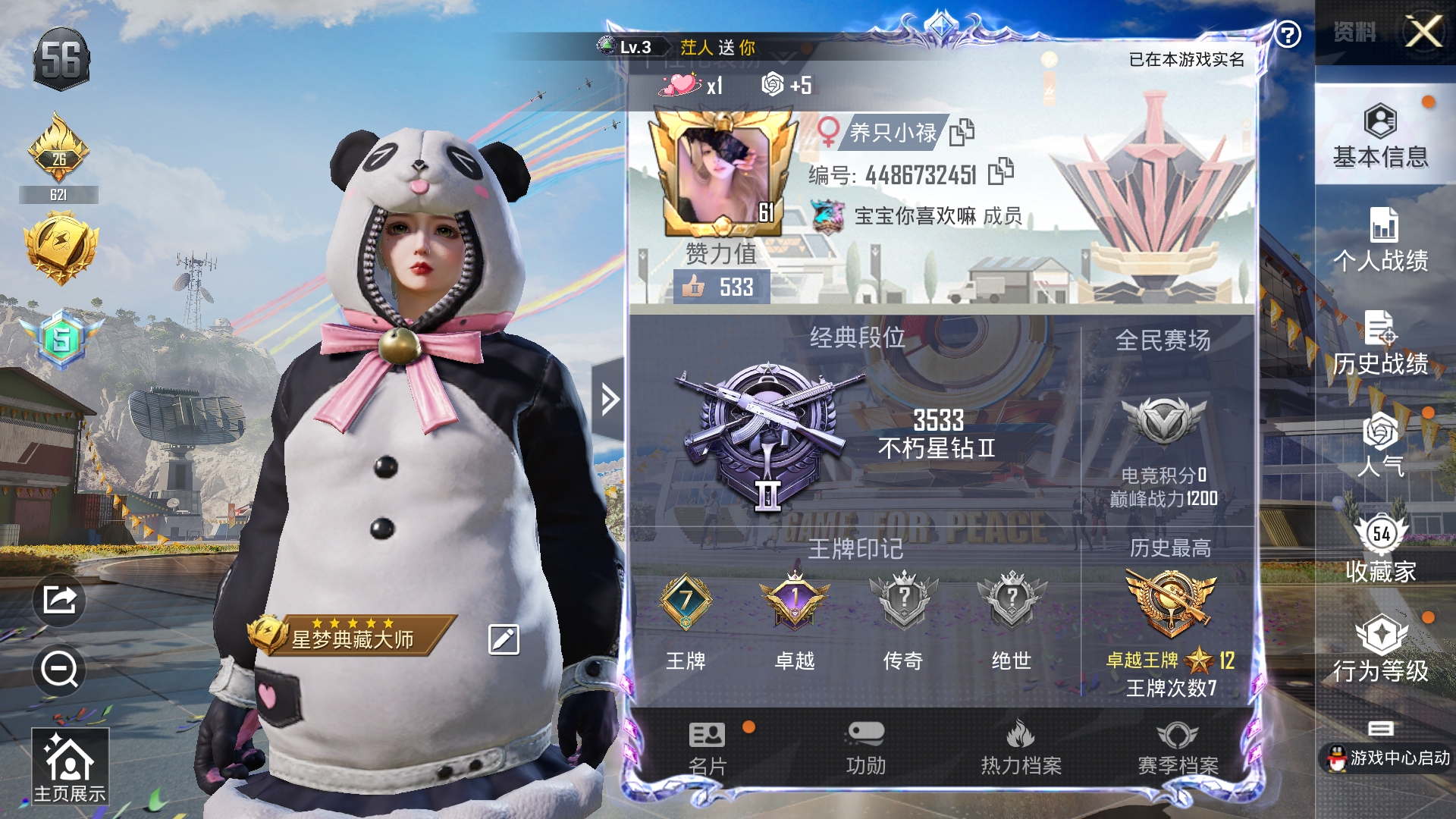Edit the 星梦典藏大师 title with pencil icon
Screen dimensions: 1456x819
(x=504, y=639)
